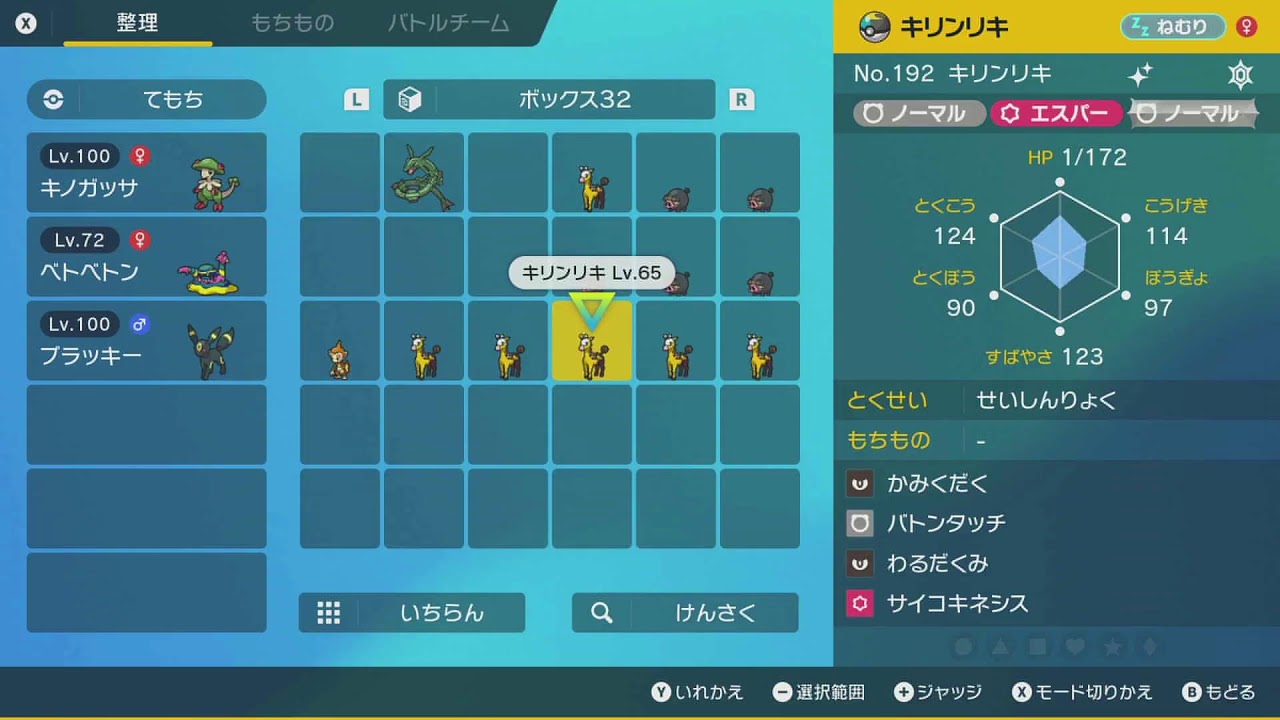
Task: Open the いちらん list view
Action: 412,613
